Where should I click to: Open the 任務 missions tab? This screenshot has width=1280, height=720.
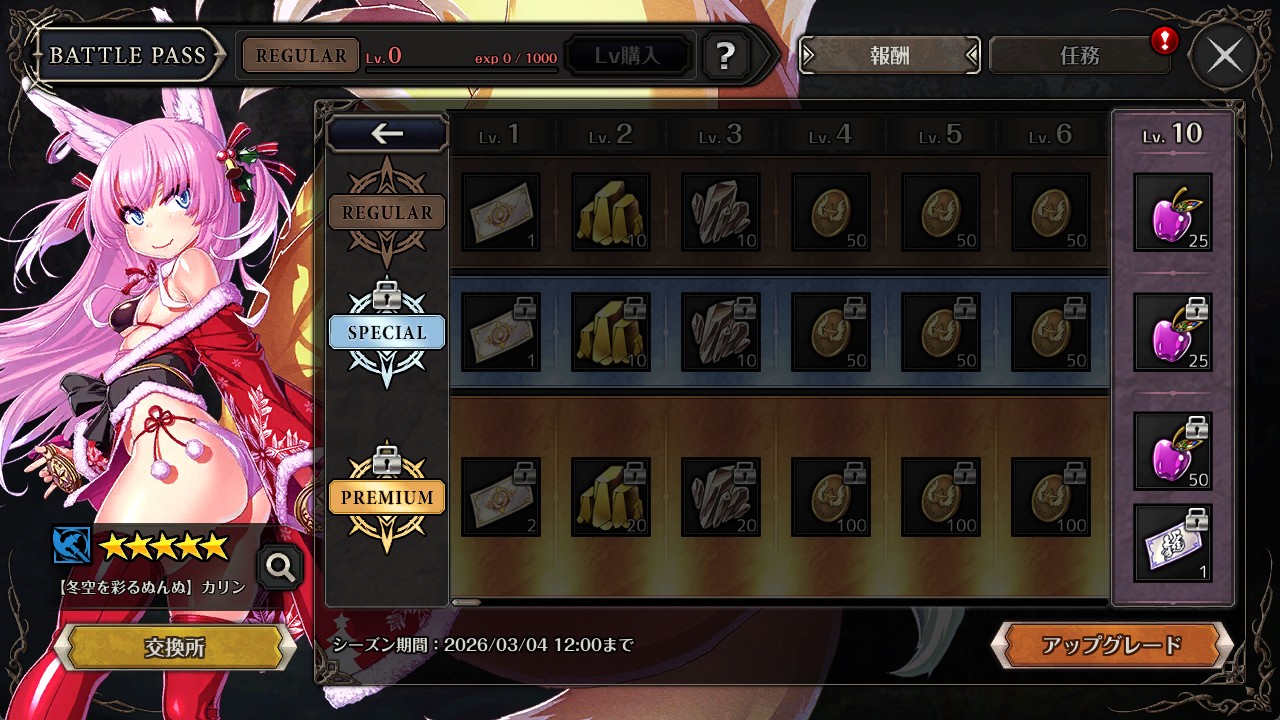[x=1079, y=56]
